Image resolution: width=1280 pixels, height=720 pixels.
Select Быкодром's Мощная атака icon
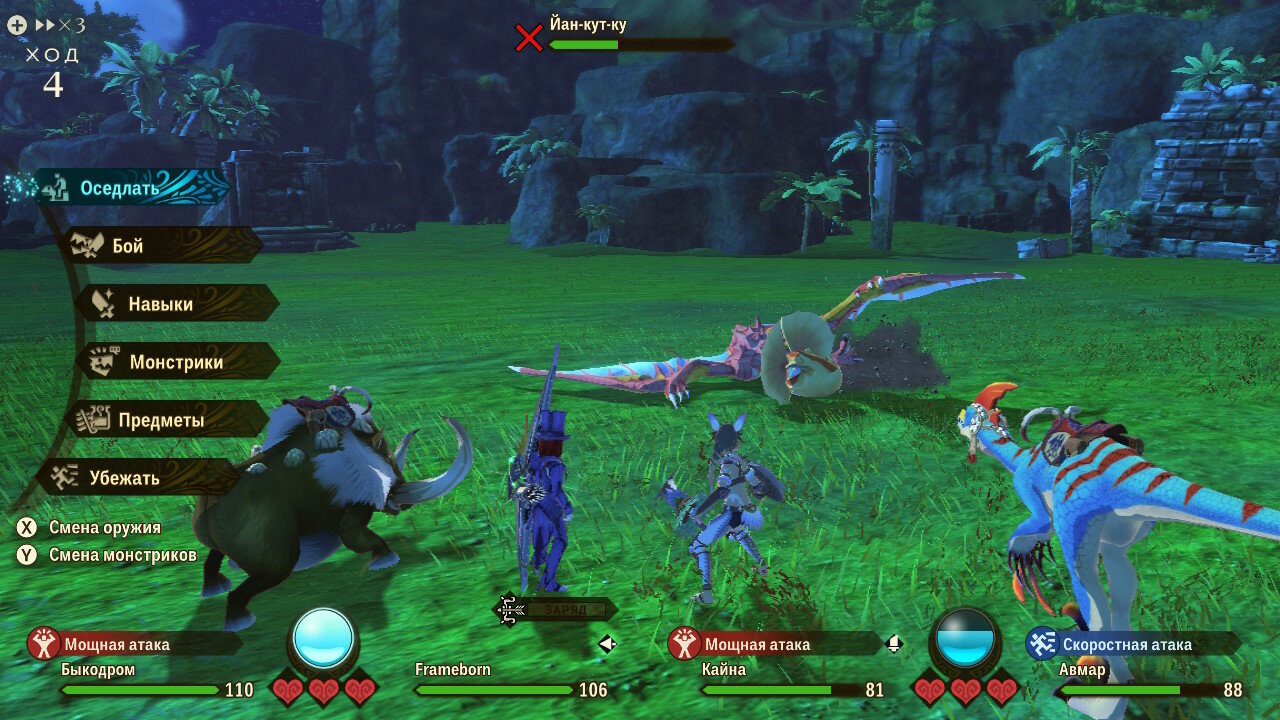44,644
